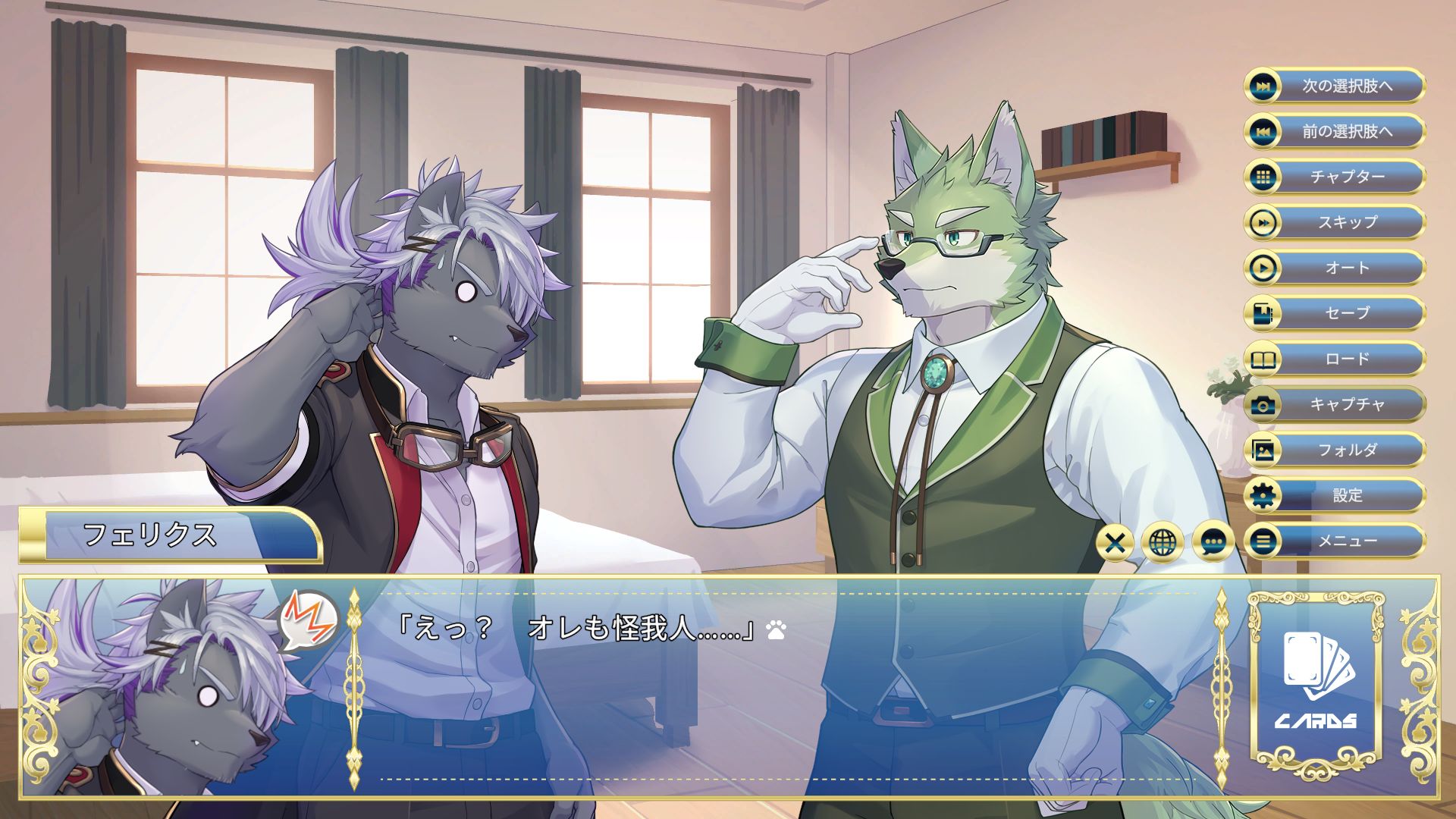Screen dimensions: 1456x819
Task: Toggle オート auto-advance mode
Action: 1335,268
